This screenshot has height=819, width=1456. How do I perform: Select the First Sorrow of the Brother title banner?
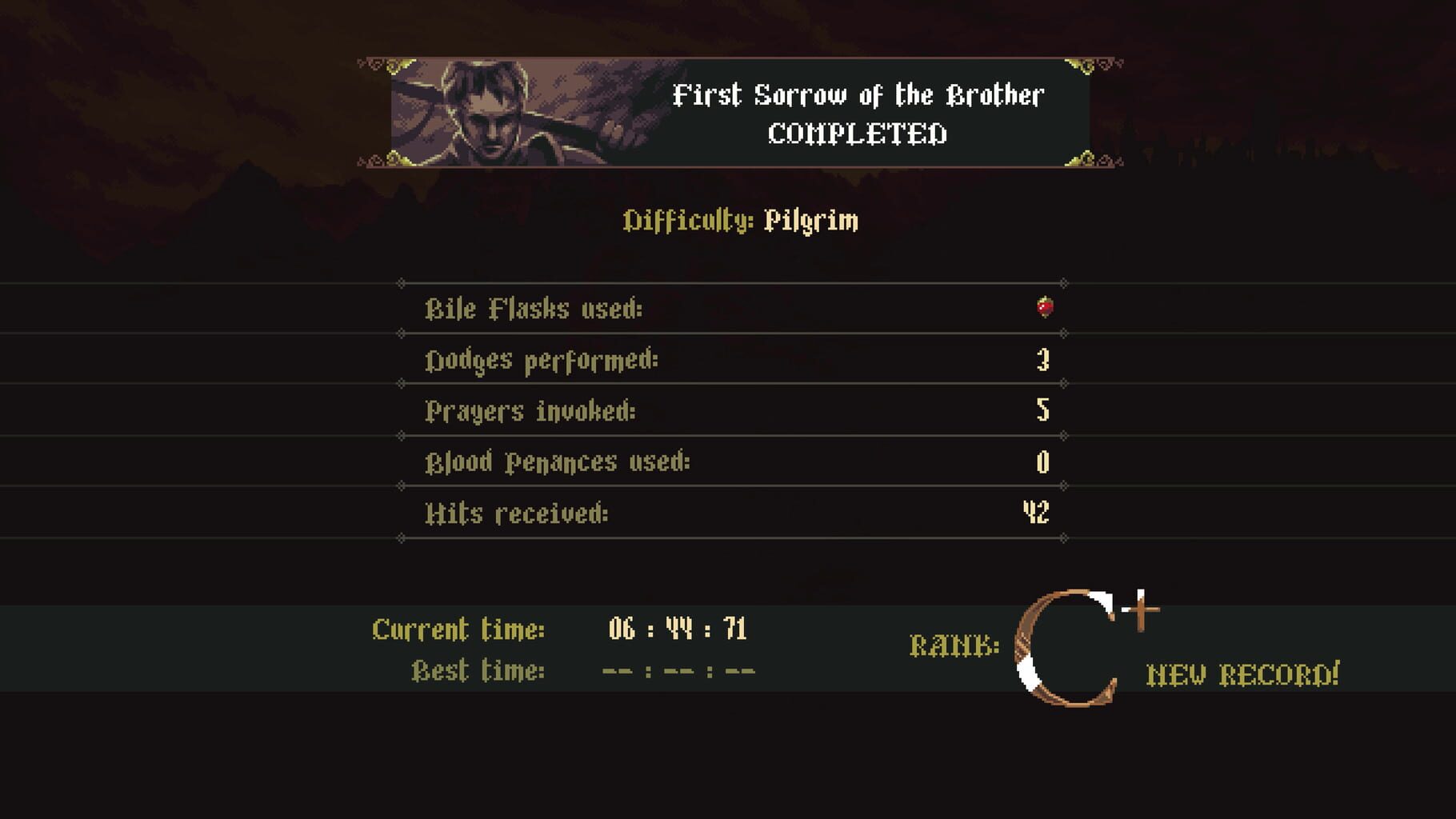[858, 96]
